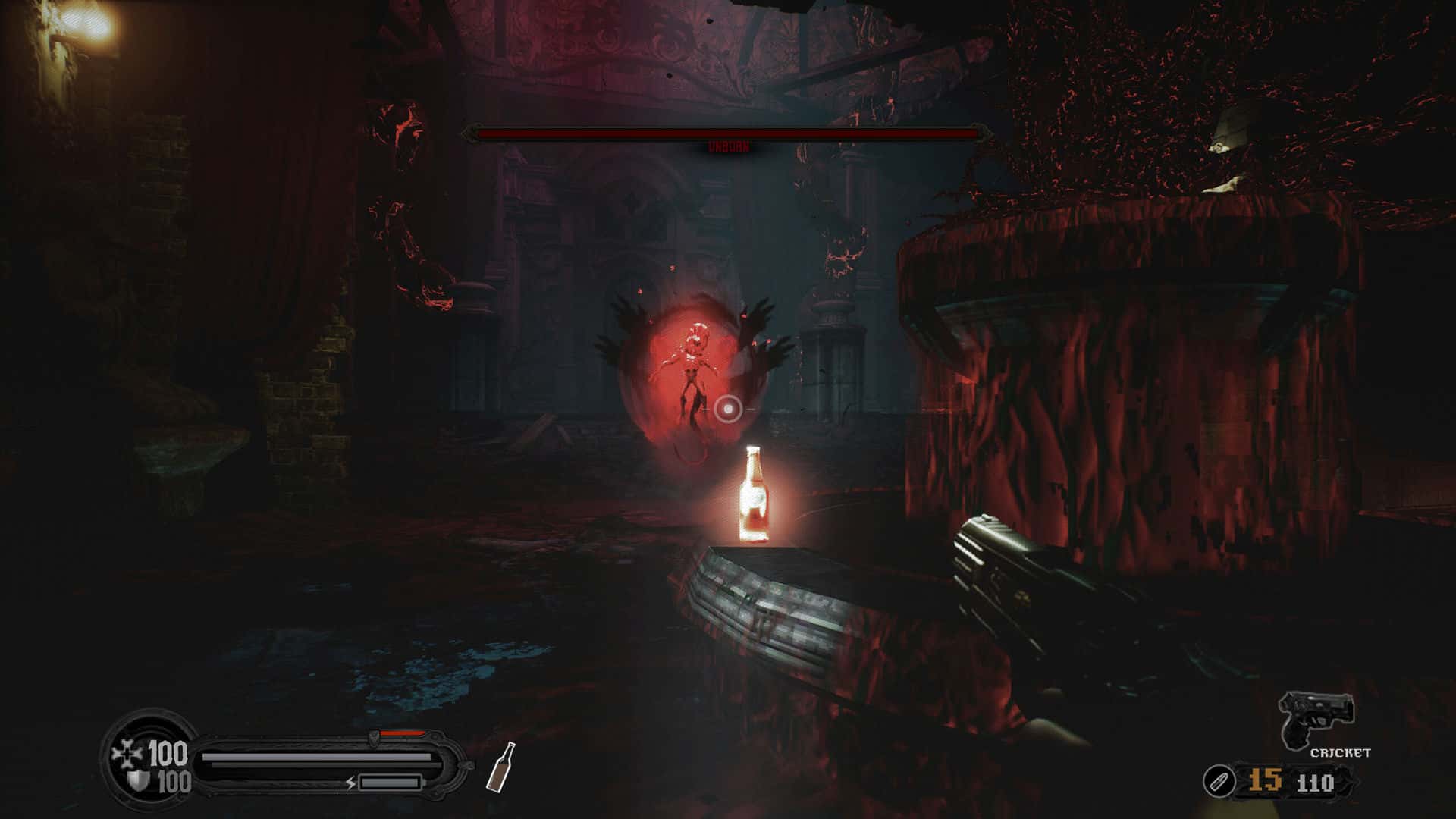This screenshot has height=819, width=1456.
Task: Click the lightning bolt stamina icon
Action: pos(350,783)
